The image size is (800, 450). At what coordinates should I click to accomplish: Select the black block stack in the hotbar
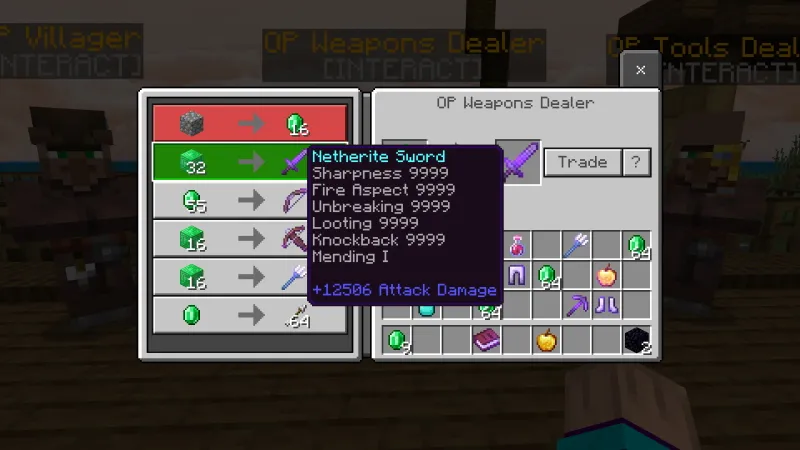636,340
